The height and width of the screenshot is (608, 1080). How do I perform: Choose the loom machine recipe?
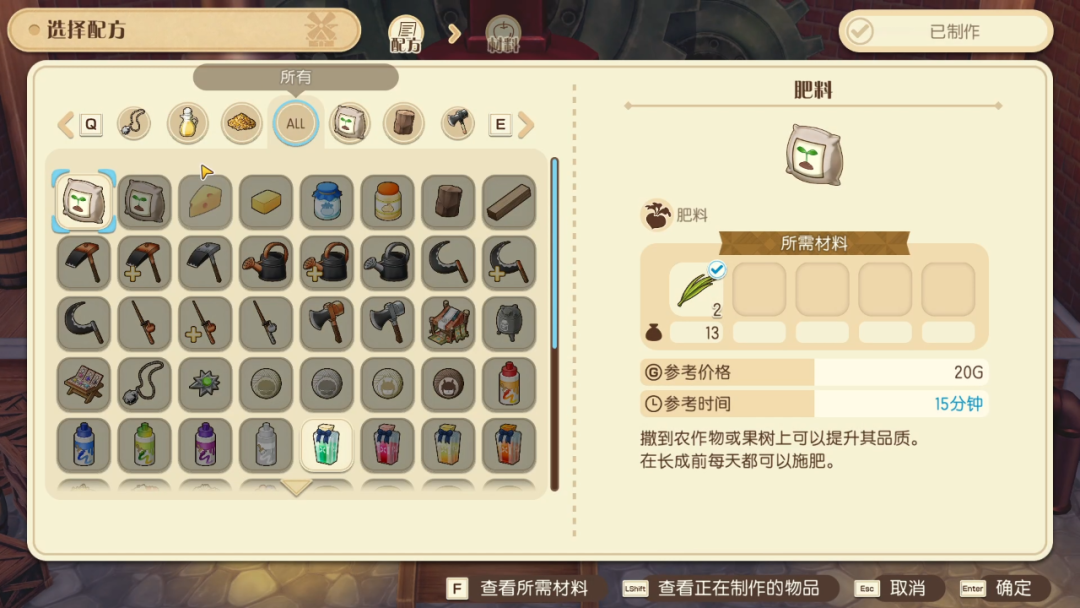pyautogui.click(x=448, y=322)
